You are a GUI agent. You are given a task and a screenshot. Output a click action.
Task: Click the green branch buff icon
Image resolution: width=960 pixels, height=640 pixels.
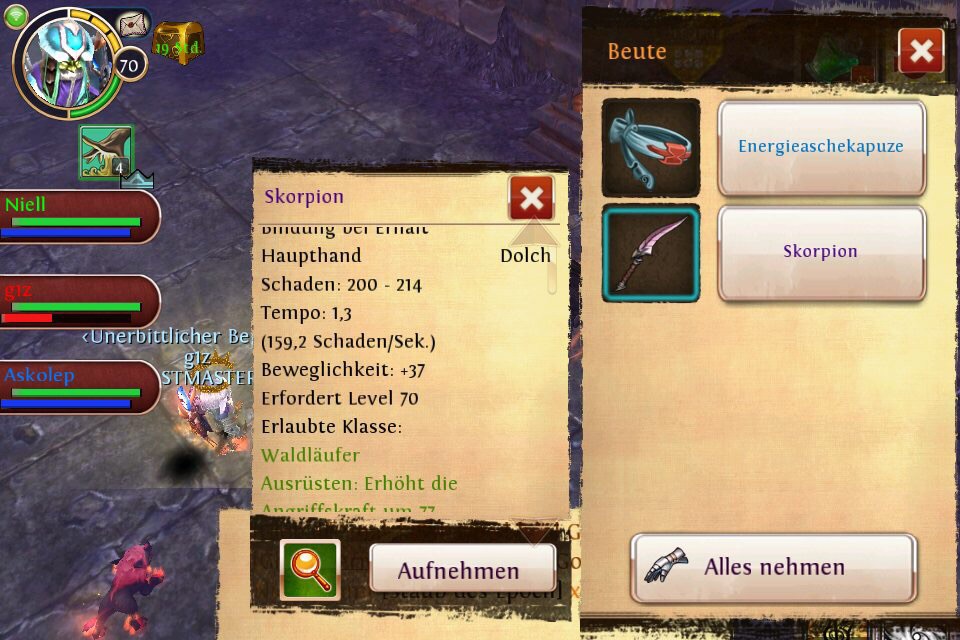[106, 152]
